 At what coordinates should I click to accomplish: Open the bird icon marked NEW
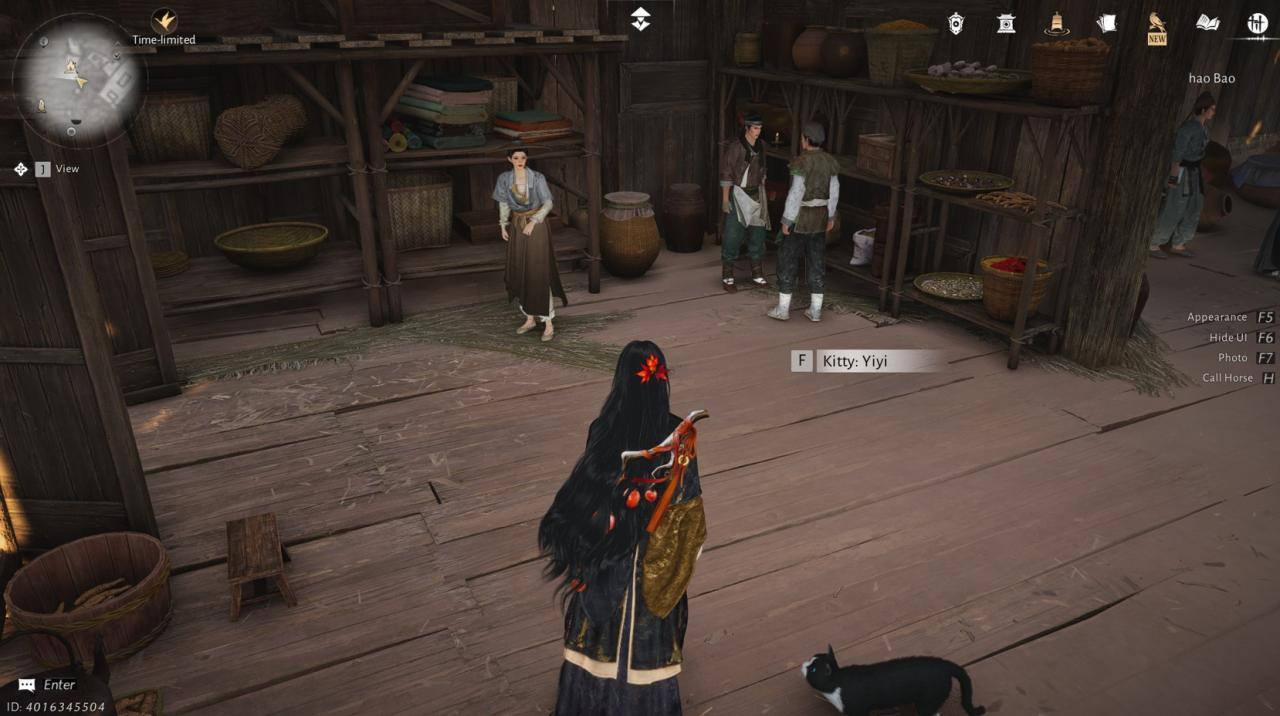pyautogui.click(x=1157, y=25)
